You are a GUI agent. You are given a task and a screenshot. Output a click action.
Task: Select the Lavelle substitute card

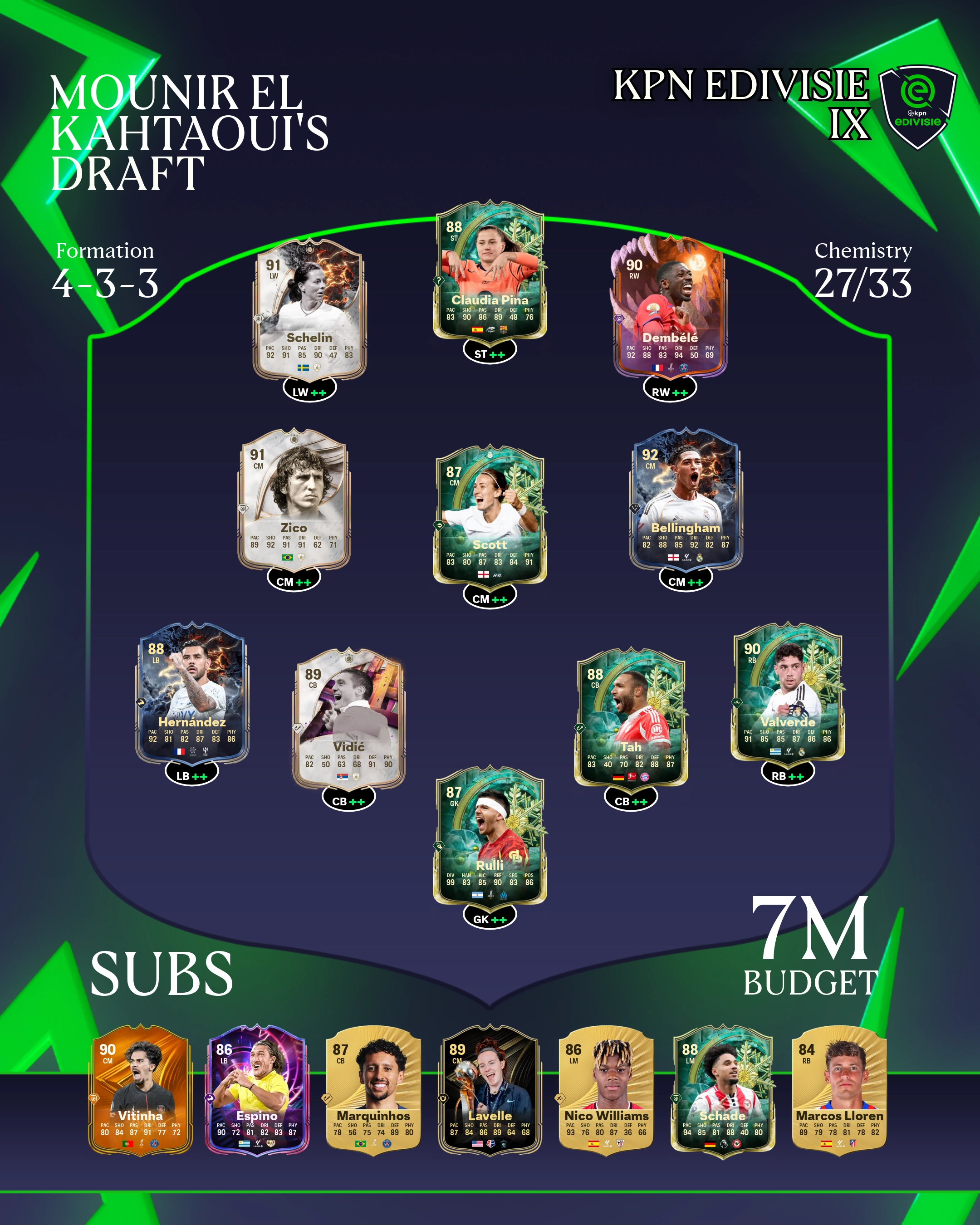(490, 1091)
